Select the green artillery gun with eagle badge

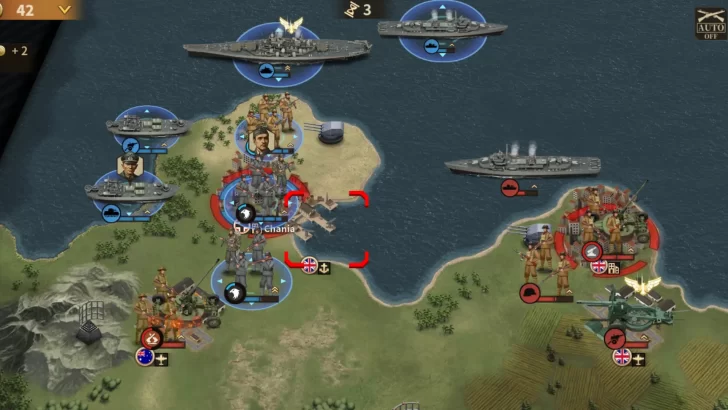625,311
